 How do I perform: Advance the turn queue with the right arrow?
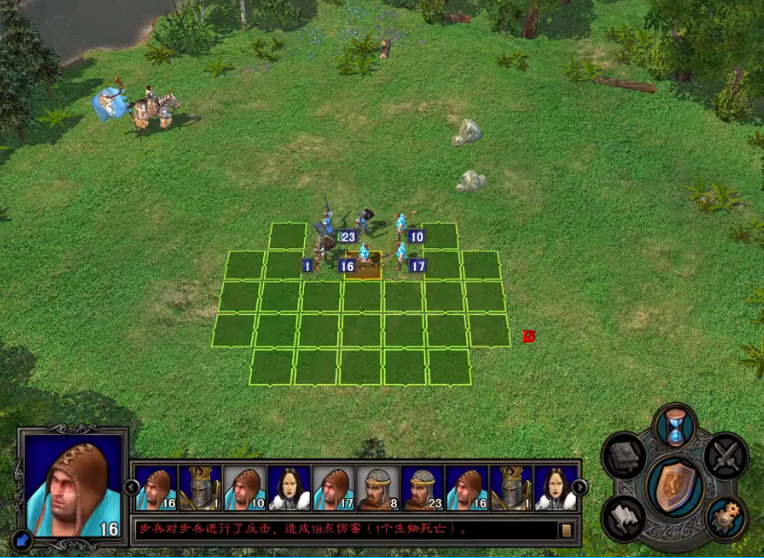[x=579, y=487]
